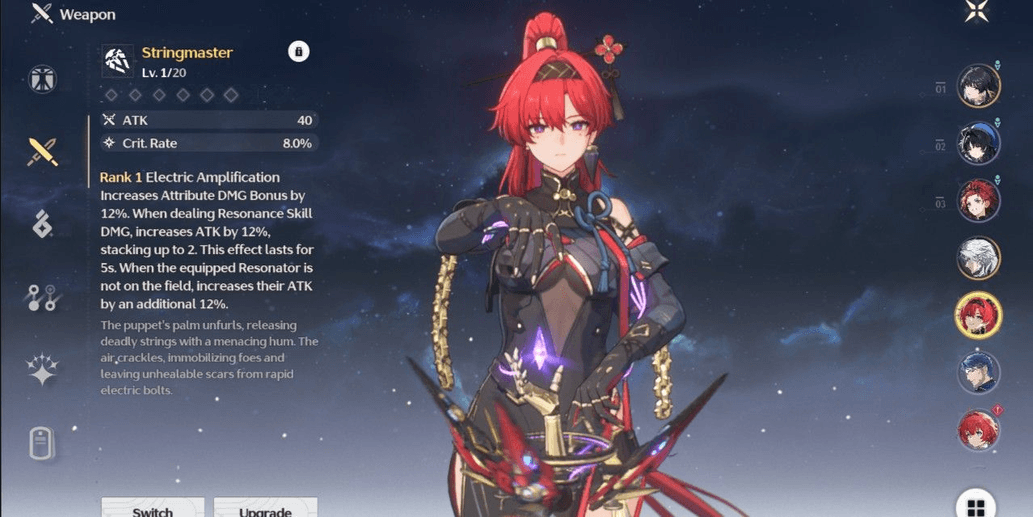The width and height of the screenshot is (1033, 517).
Task: Switch to the Echoes tab below Weapon
Action: point(43,224)
